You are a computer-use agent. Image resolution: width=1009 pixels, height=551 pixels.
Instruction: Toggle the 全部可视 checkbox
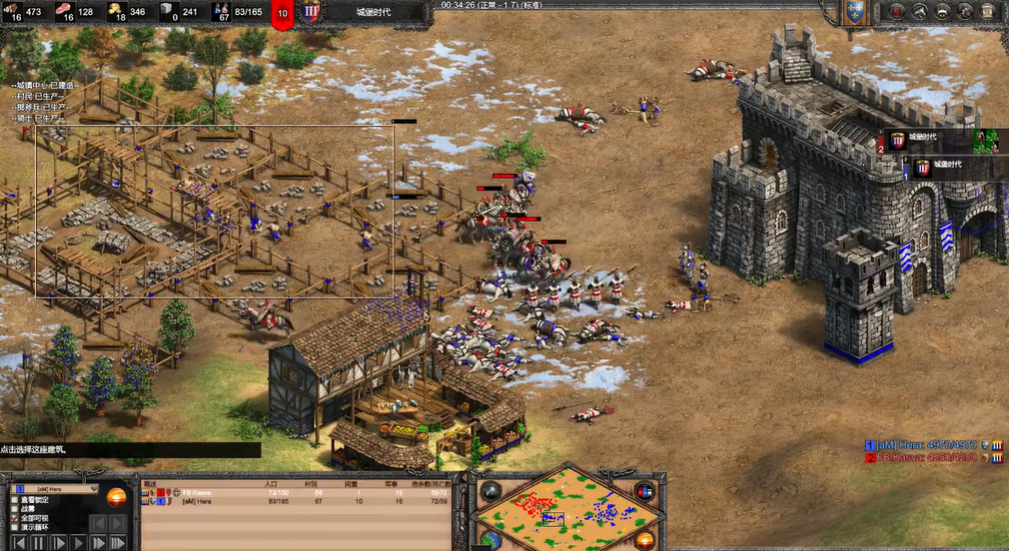click(15, 518)
